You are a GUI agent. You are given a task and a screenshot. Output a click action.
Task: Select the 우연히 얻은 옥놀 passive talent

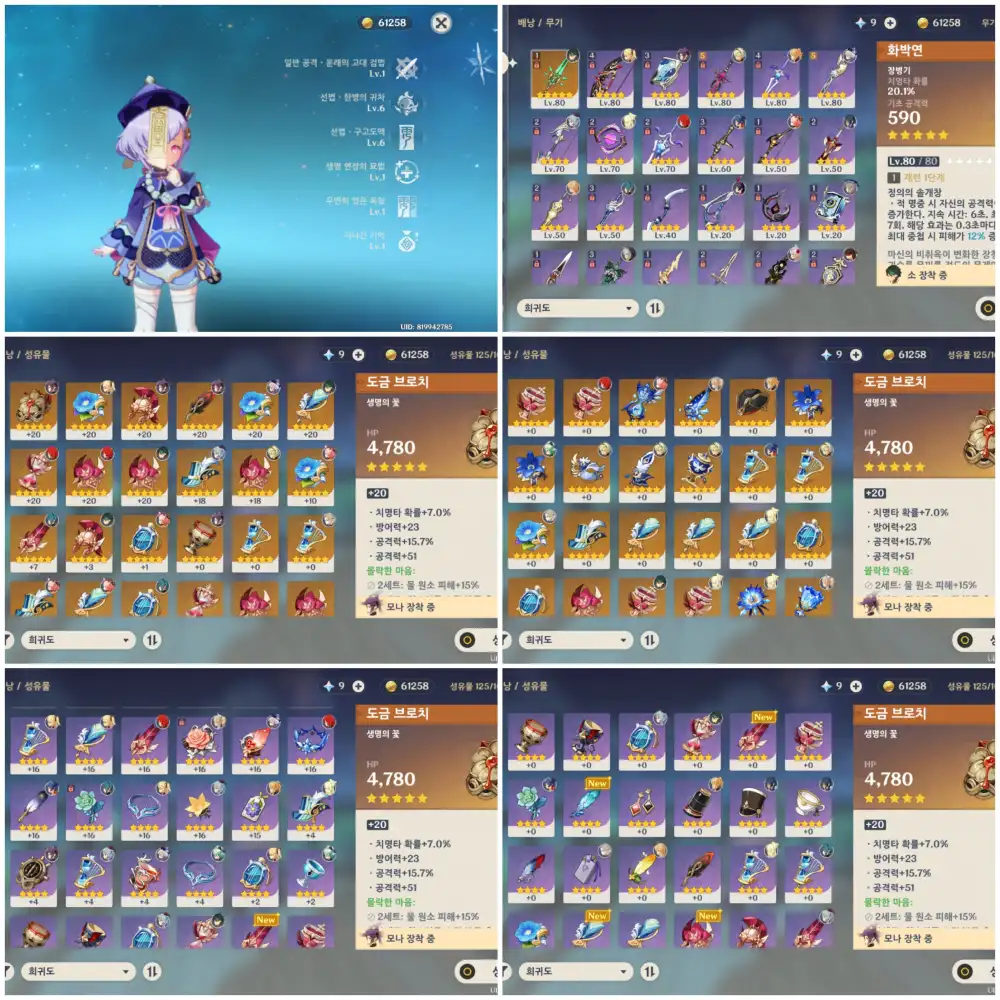[x=406, y=206]
